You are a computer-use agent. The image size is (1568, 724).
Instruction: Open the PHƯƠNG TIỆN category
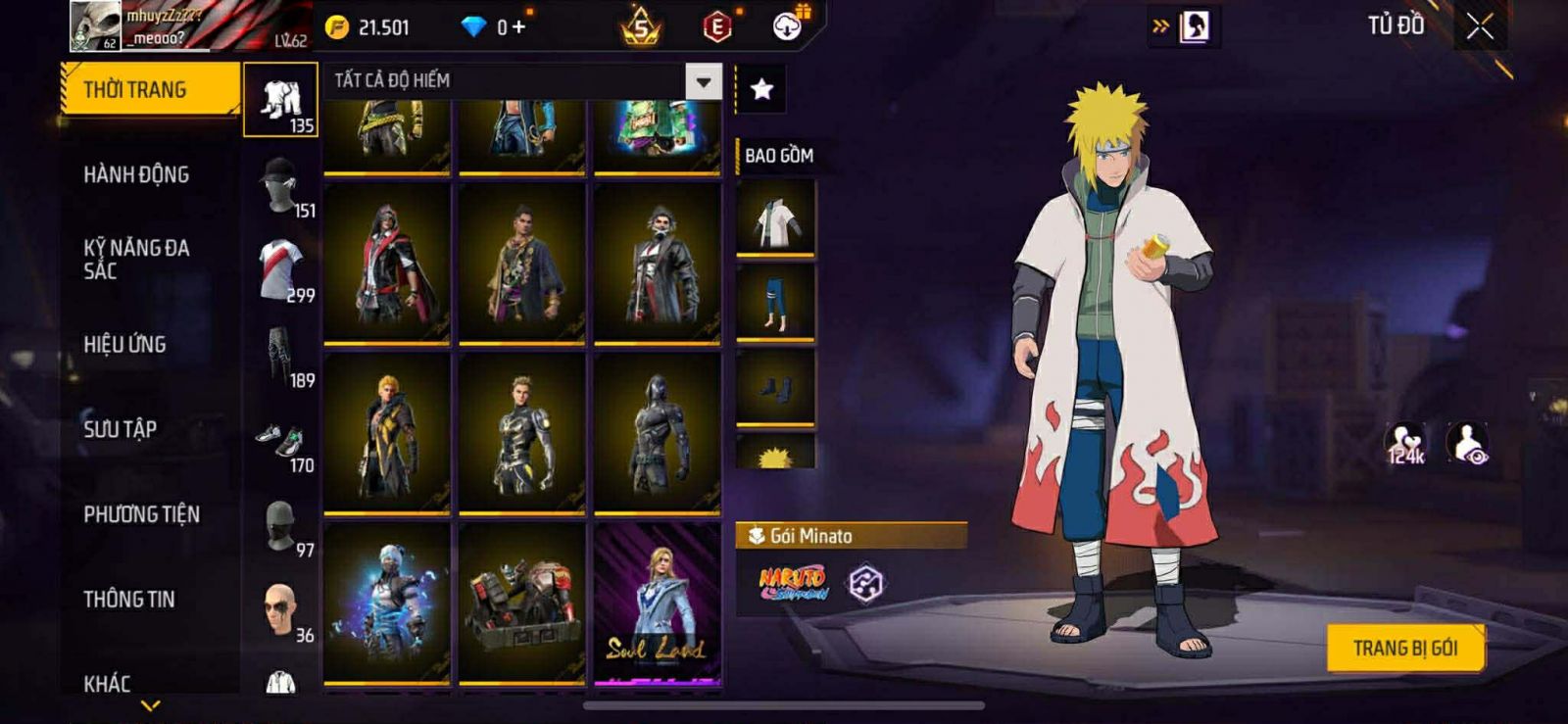141,514
